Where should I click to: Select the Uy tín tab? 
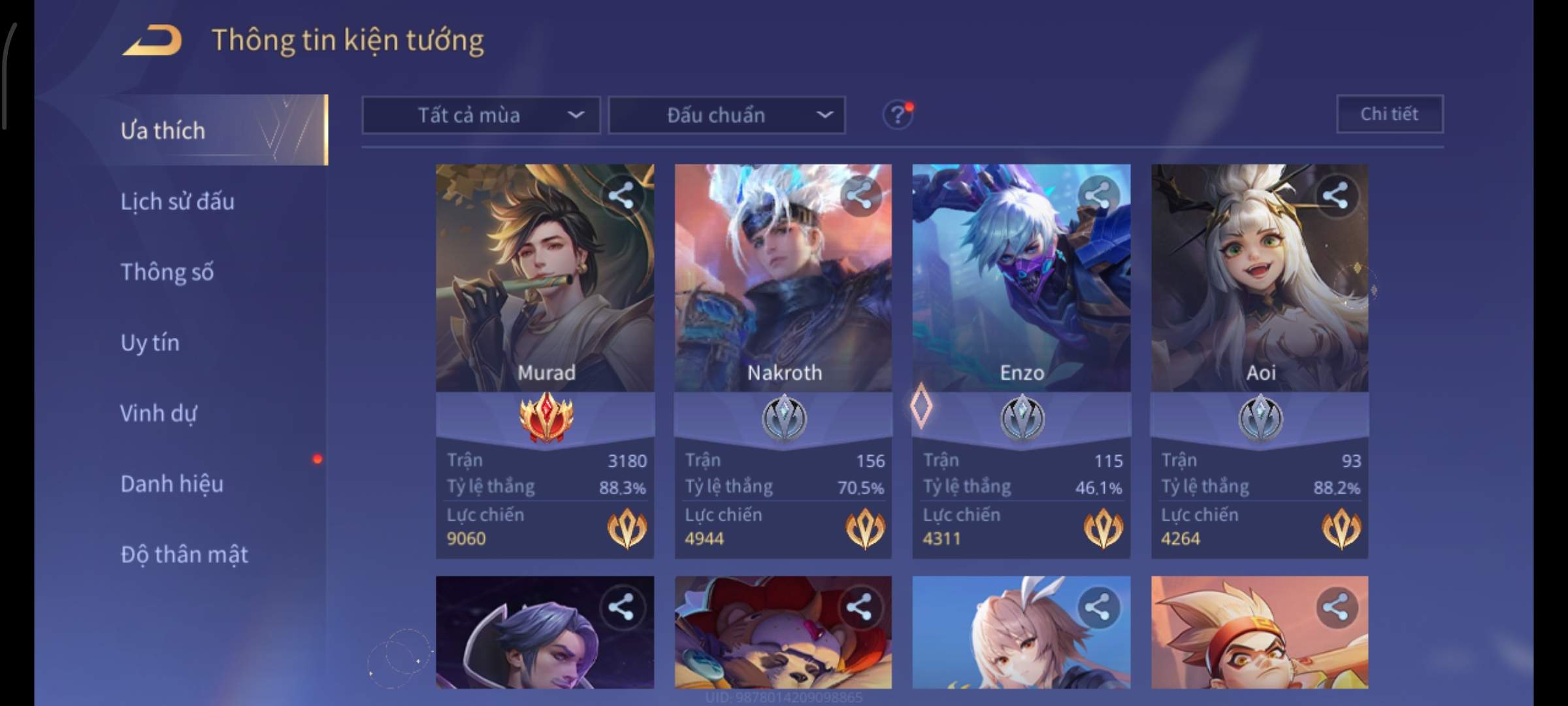coord(150,343)
